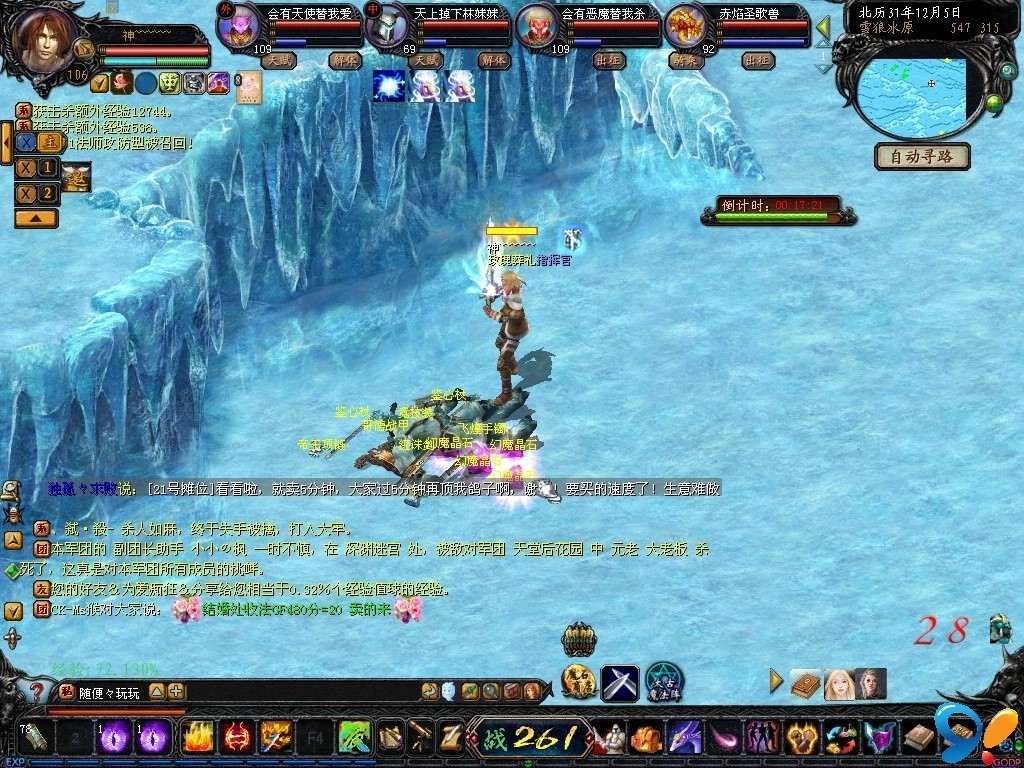Screen dimensions: 1024x768
Task: Click the question mark help button
Action: coord(36,691)
